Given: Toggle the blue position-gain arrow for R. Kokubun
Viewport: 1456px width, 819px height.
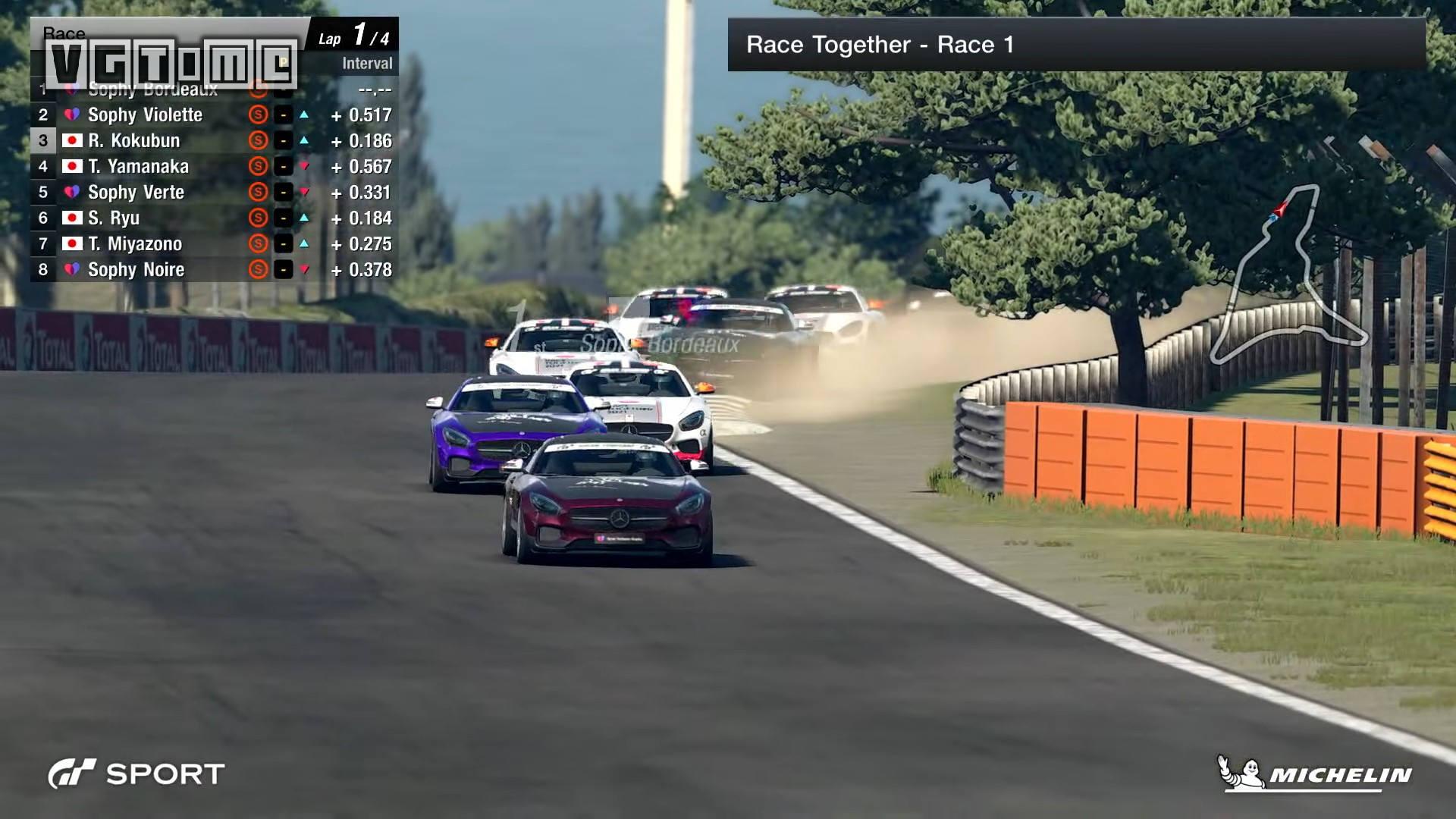Looking at the screenshot, I should 307,140.
